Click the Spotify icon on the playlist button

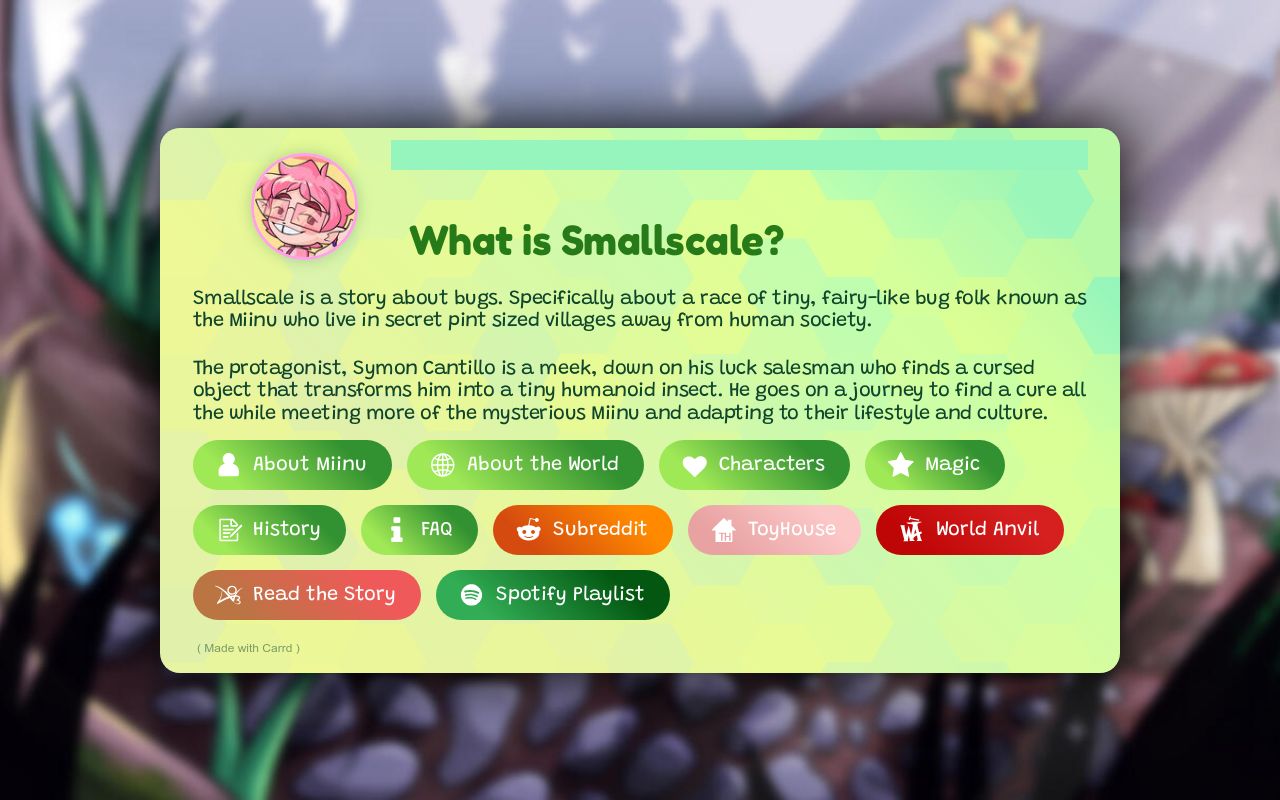point(471,594)
